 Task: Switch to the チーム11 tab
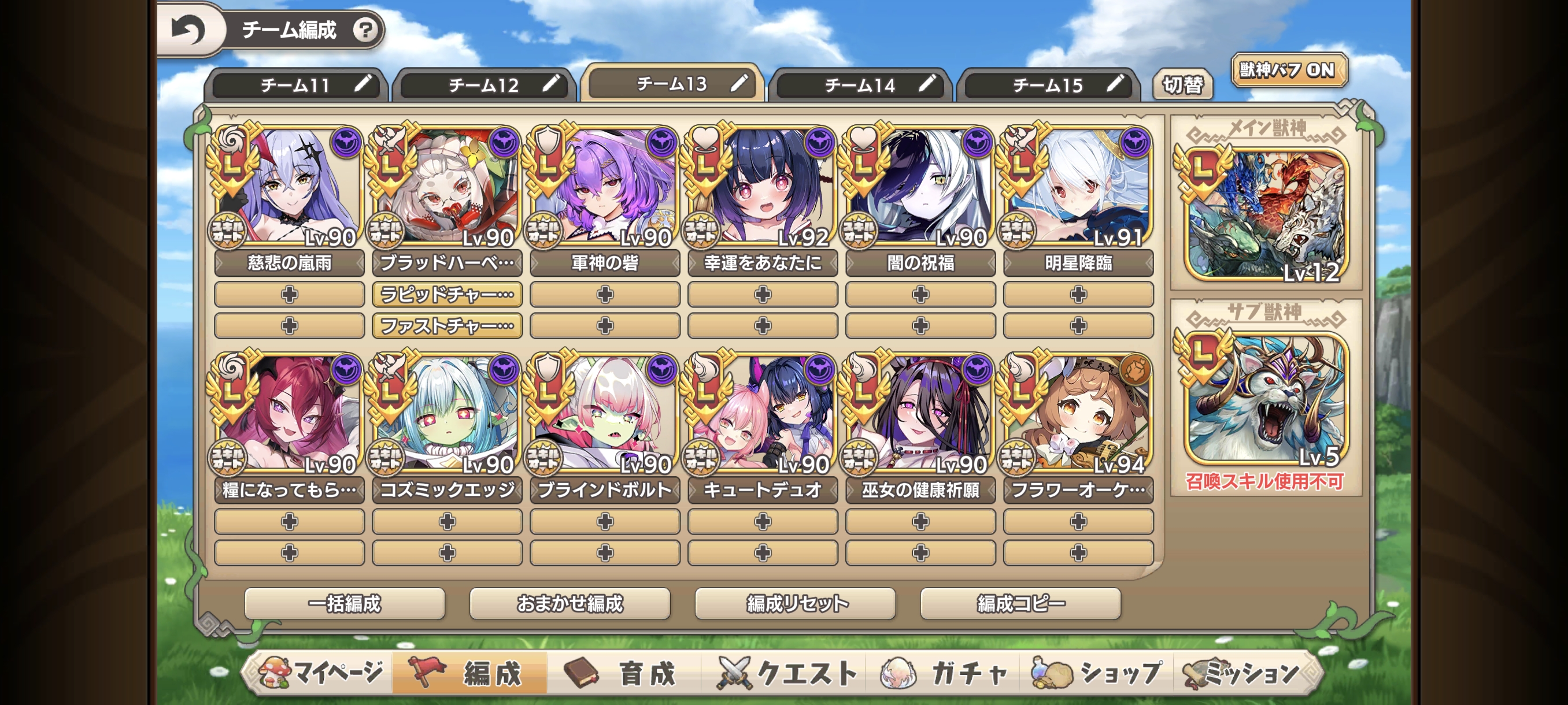click(296, 85)
